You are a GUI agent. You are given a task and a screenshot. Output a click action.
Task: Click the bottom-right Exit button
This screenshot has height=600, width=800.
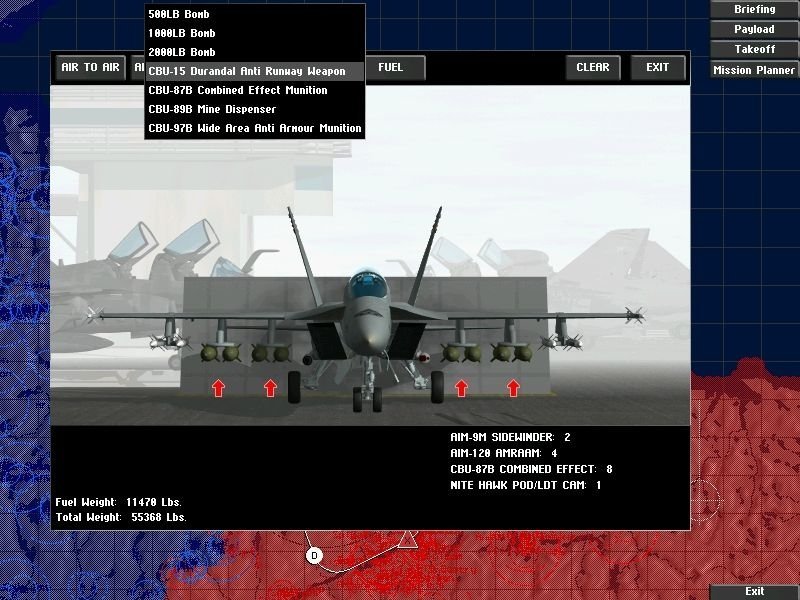click(x=754, y=591)
